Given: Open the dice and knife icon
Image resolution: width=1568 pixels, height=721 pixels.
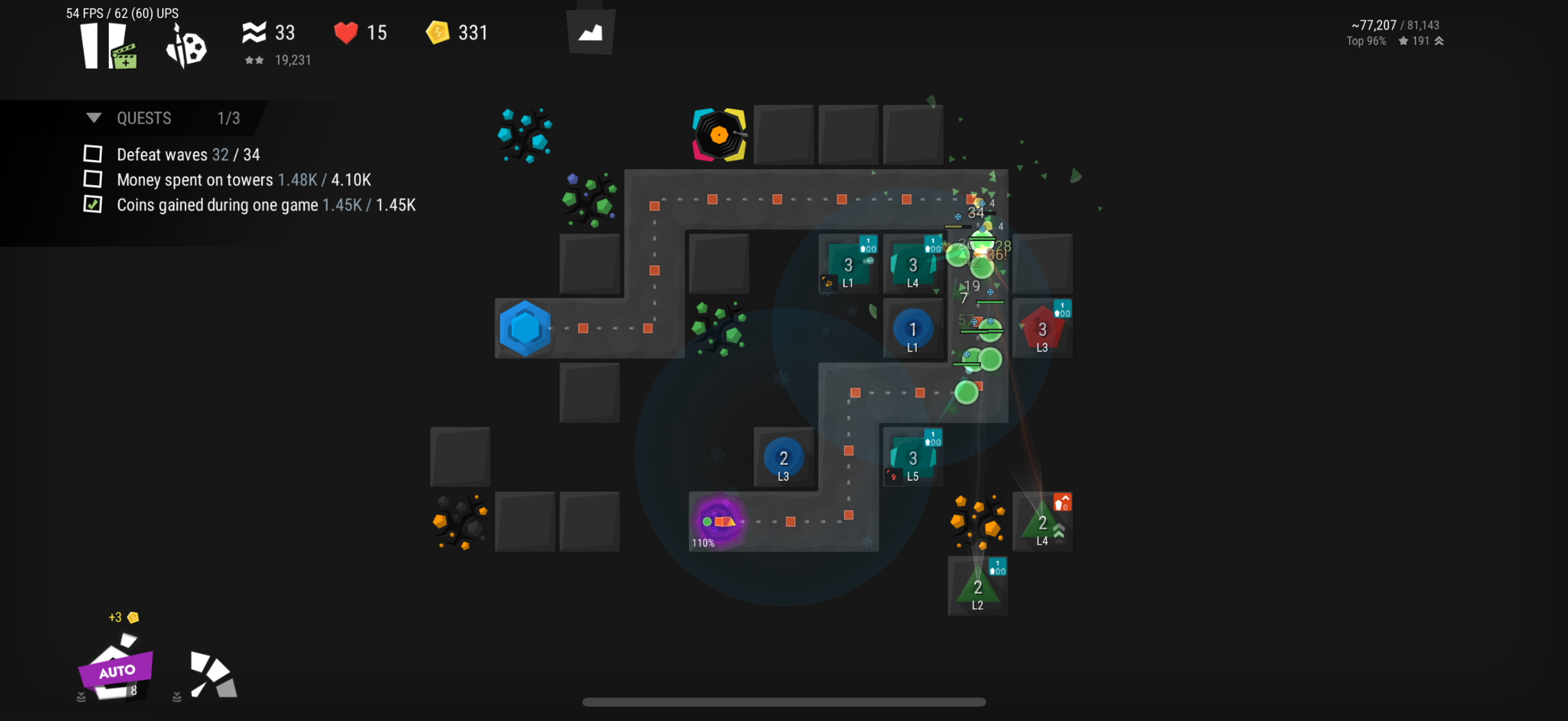Looking at the screenshot, I should click(x=186, y=47).
